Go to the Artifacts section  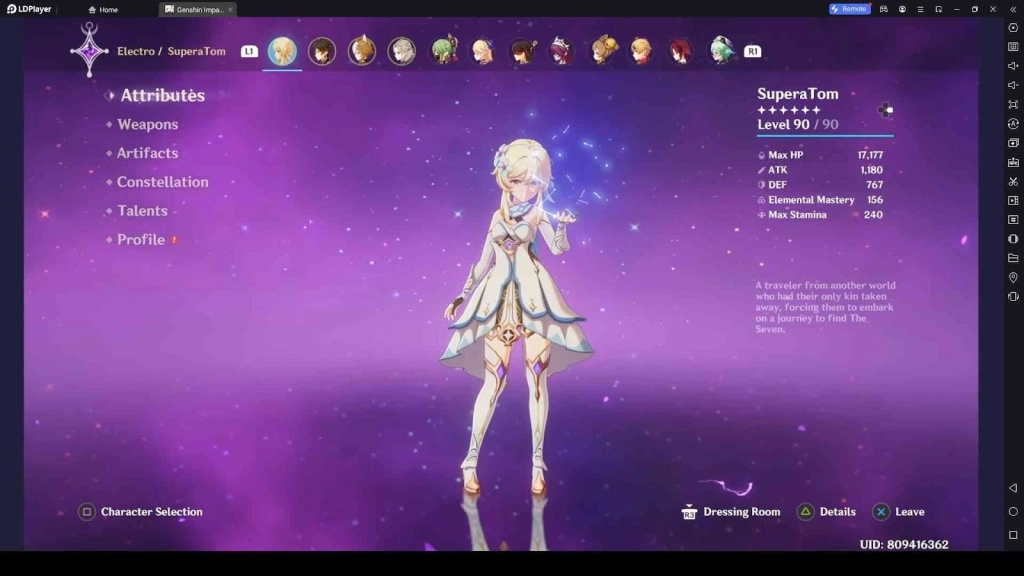[147, 153]
